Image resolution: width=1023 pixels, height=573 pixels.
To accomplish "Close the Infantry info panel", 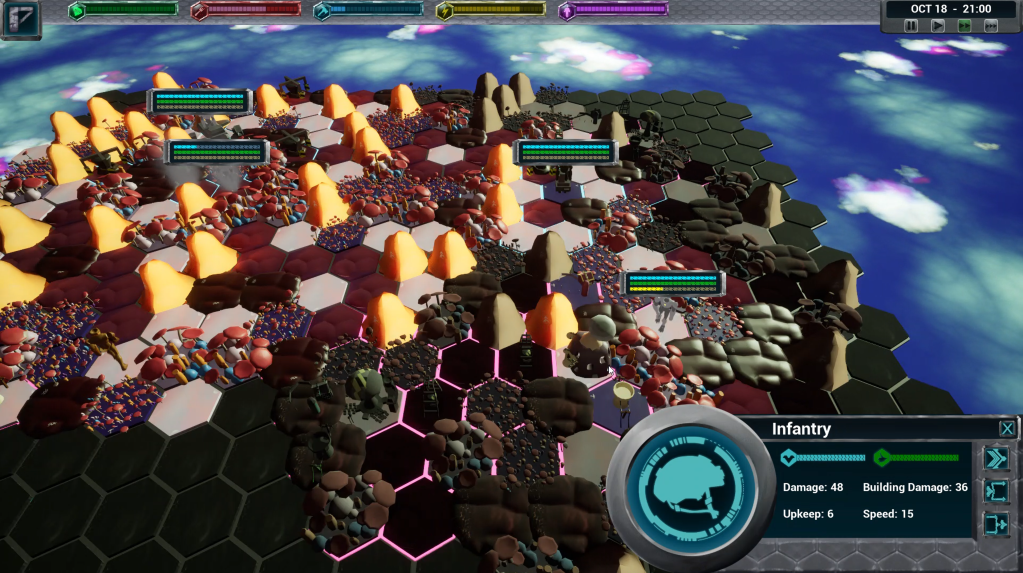I will (x=1006, y=429).
